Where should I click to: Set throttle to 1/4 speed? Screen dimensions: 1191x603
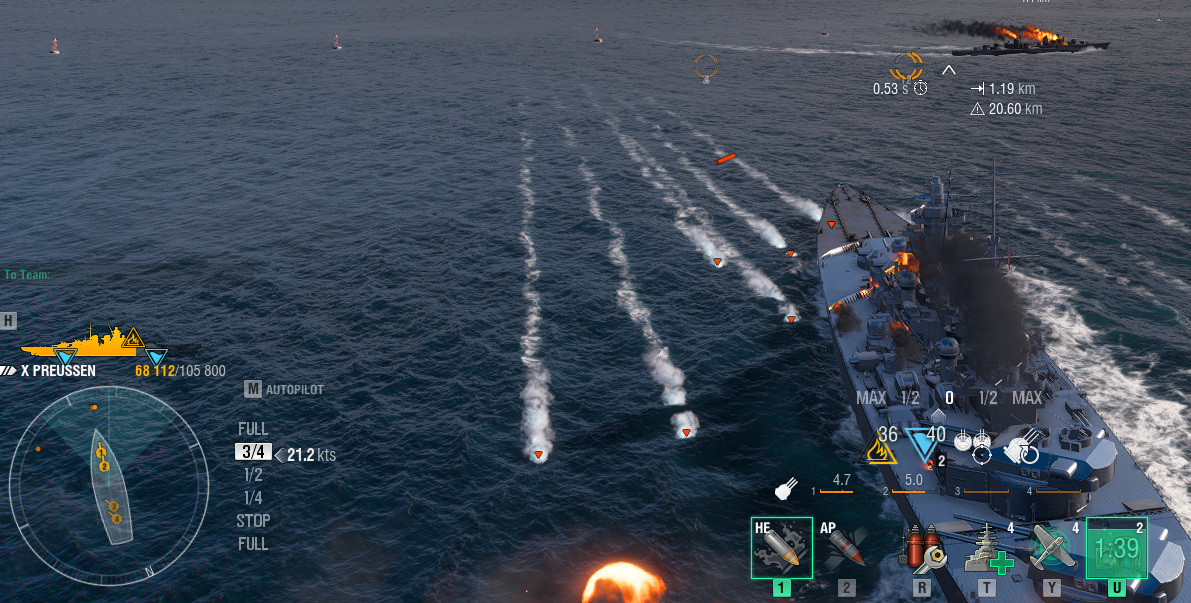point(253,498)
